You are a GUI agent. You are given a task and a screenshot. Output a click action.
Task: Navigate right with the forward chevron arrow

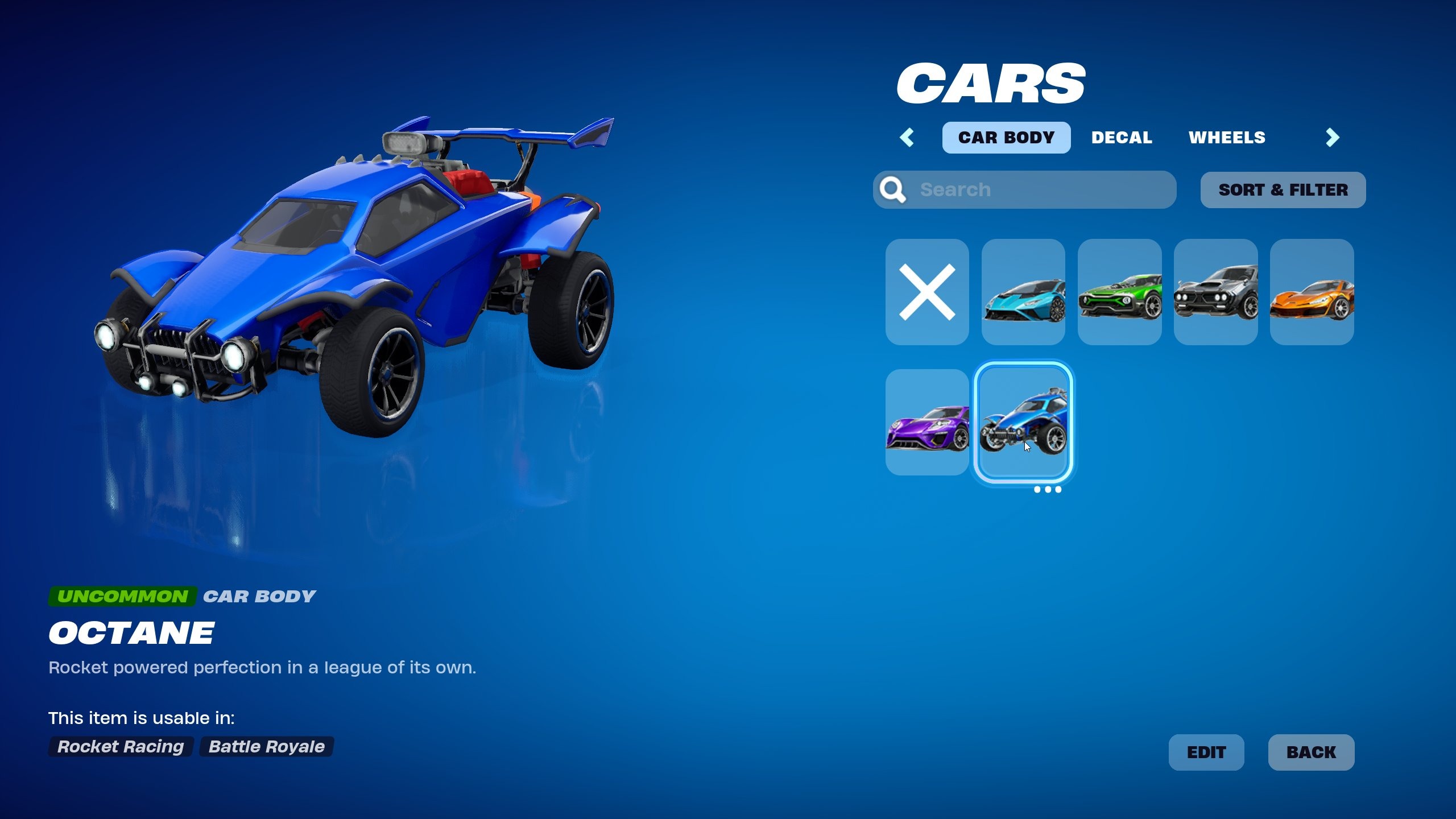pyautogui.click(x=1333, y=137)
